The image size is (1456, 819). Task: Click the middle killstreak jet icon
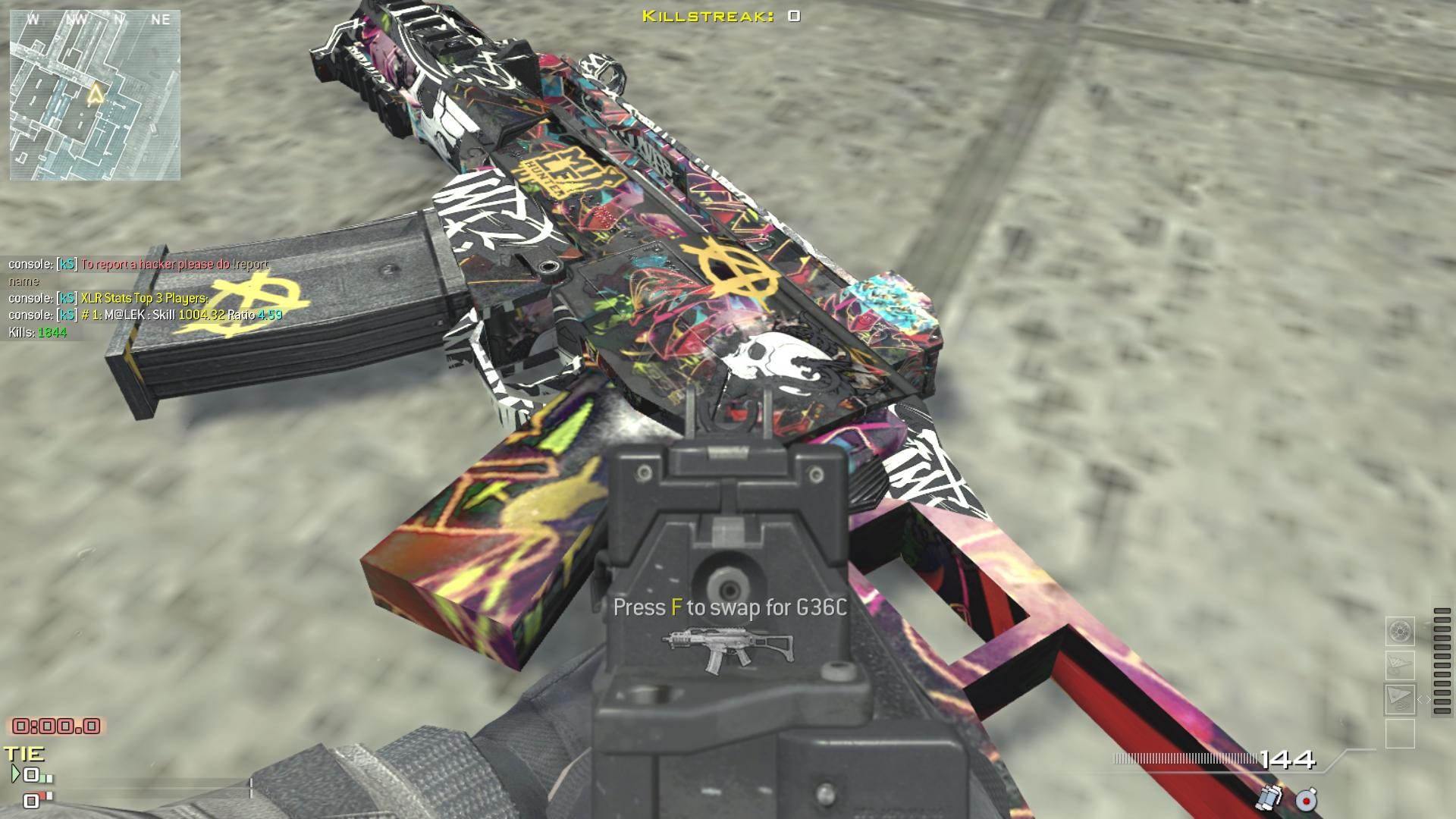(x=1401, y=665)
